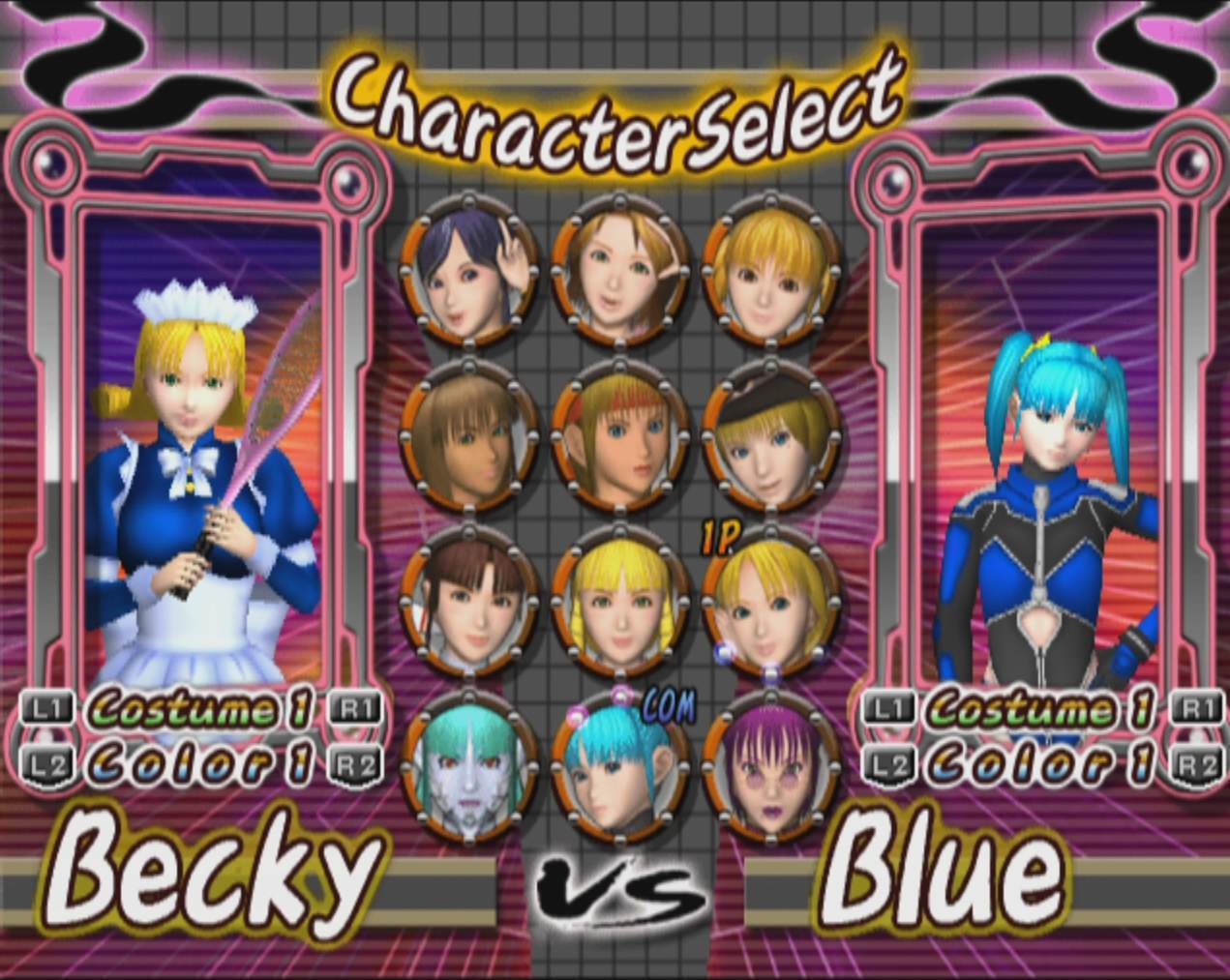Screen dimensions: 1230x980
Task: Select the girl with the red headband
Action: 619,435
